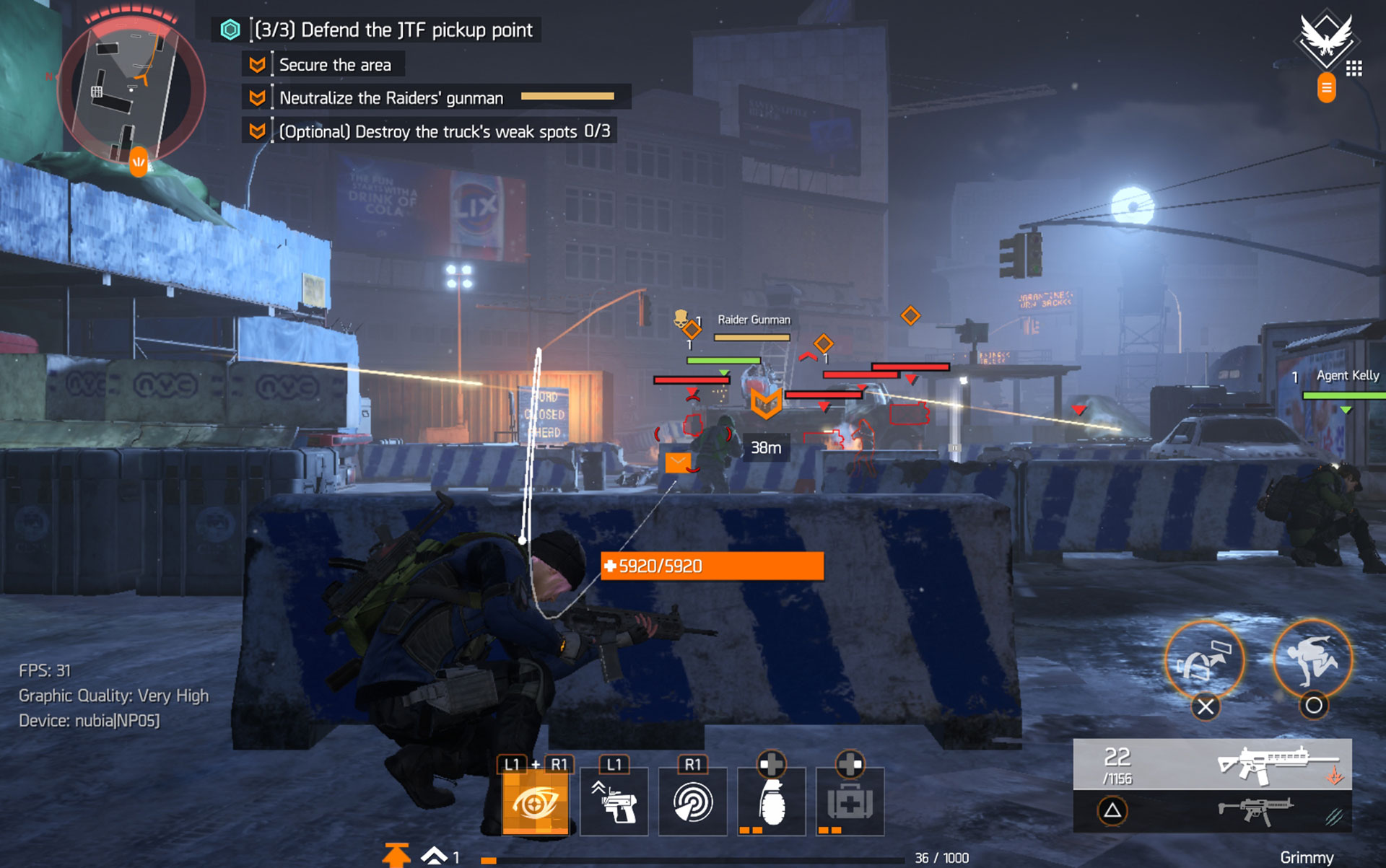Tap the dodge roll action button
Viewport: 1386px width, 868px height.
coord(1312,660)
